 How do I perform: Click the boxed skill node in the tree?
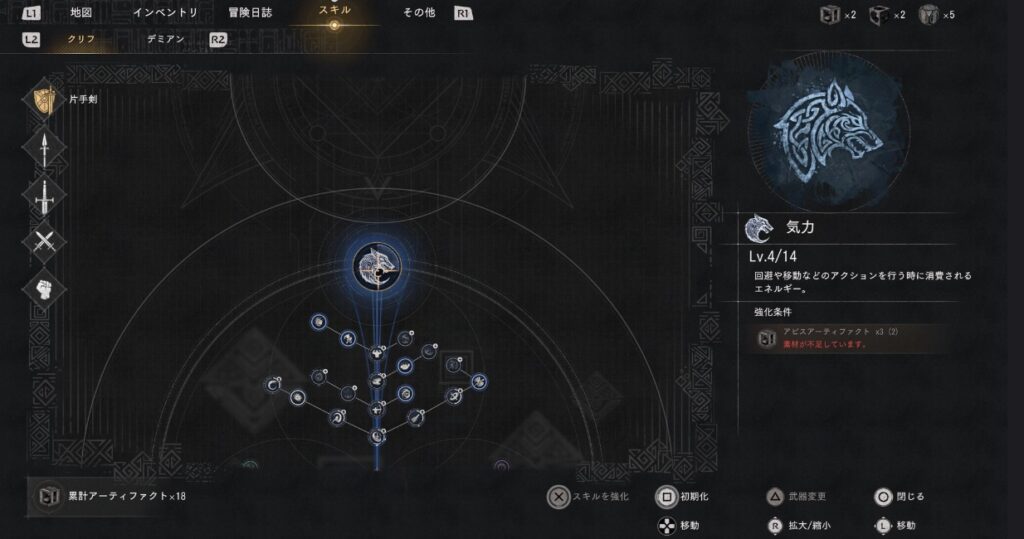454,367
